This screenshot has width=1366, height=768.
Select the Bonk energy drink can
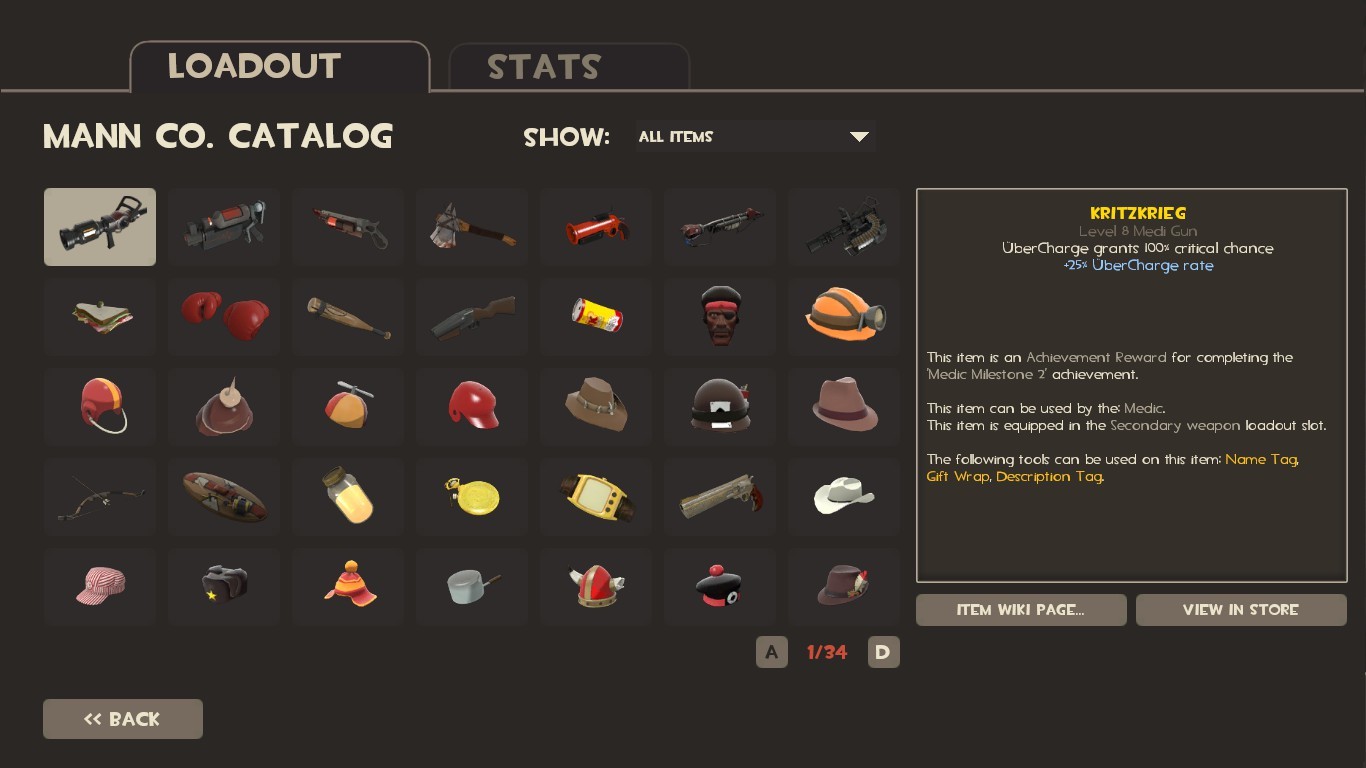[x=596, y=317]
